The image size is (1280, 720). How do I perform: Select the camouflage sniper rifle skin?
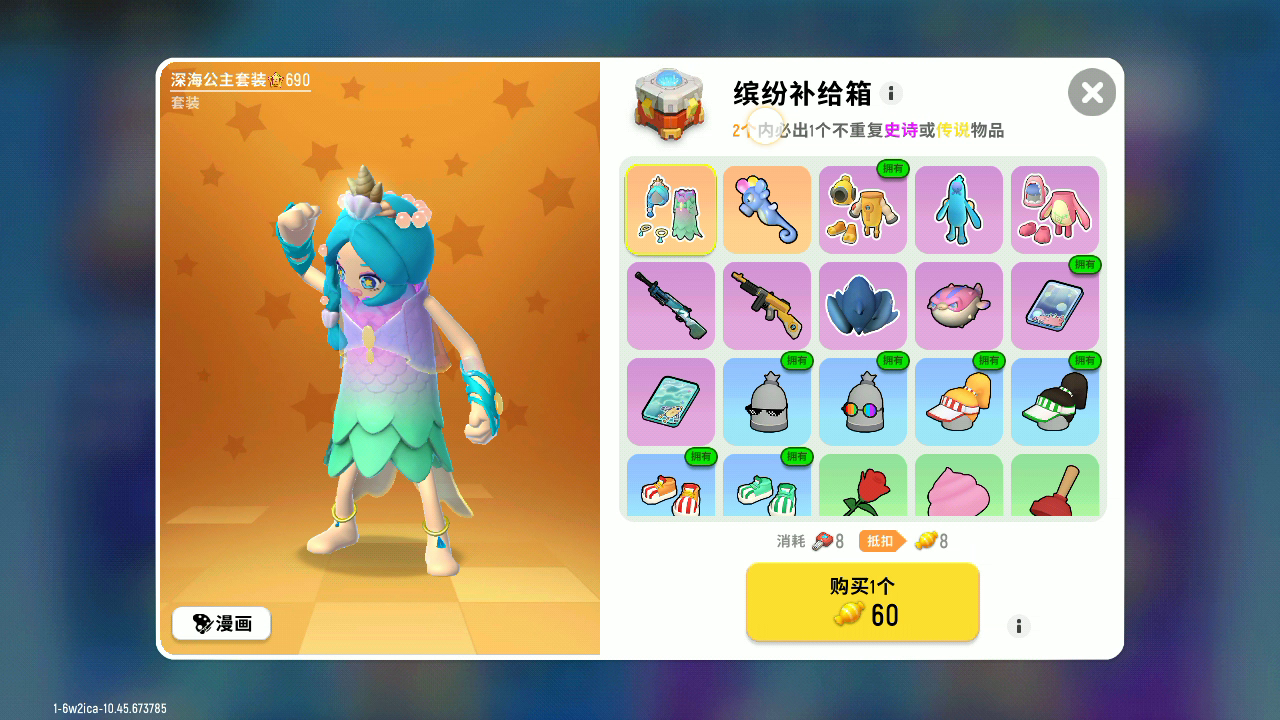(x=670, y=305)
